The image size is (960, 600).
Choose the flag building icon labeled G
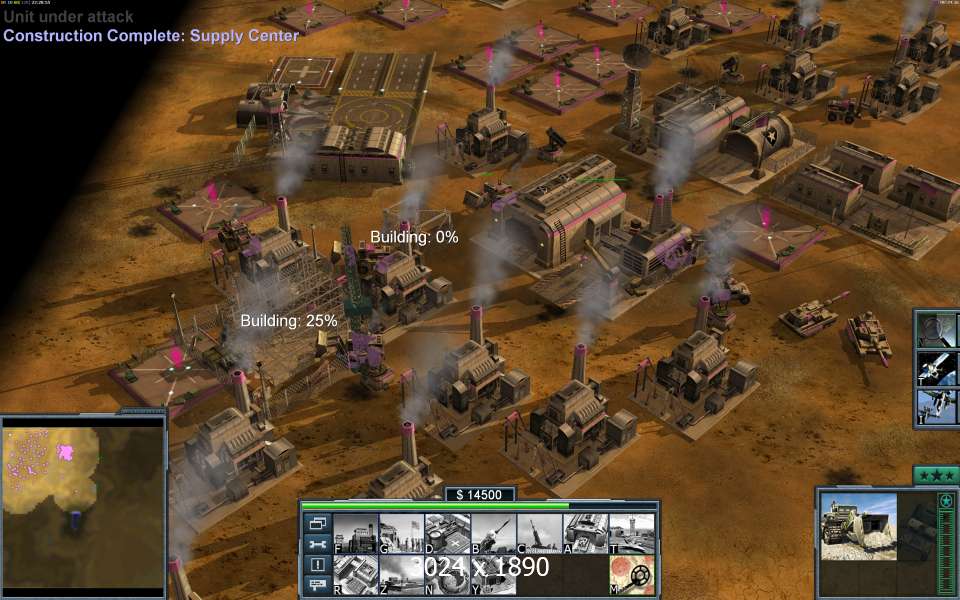coord(401,534)
